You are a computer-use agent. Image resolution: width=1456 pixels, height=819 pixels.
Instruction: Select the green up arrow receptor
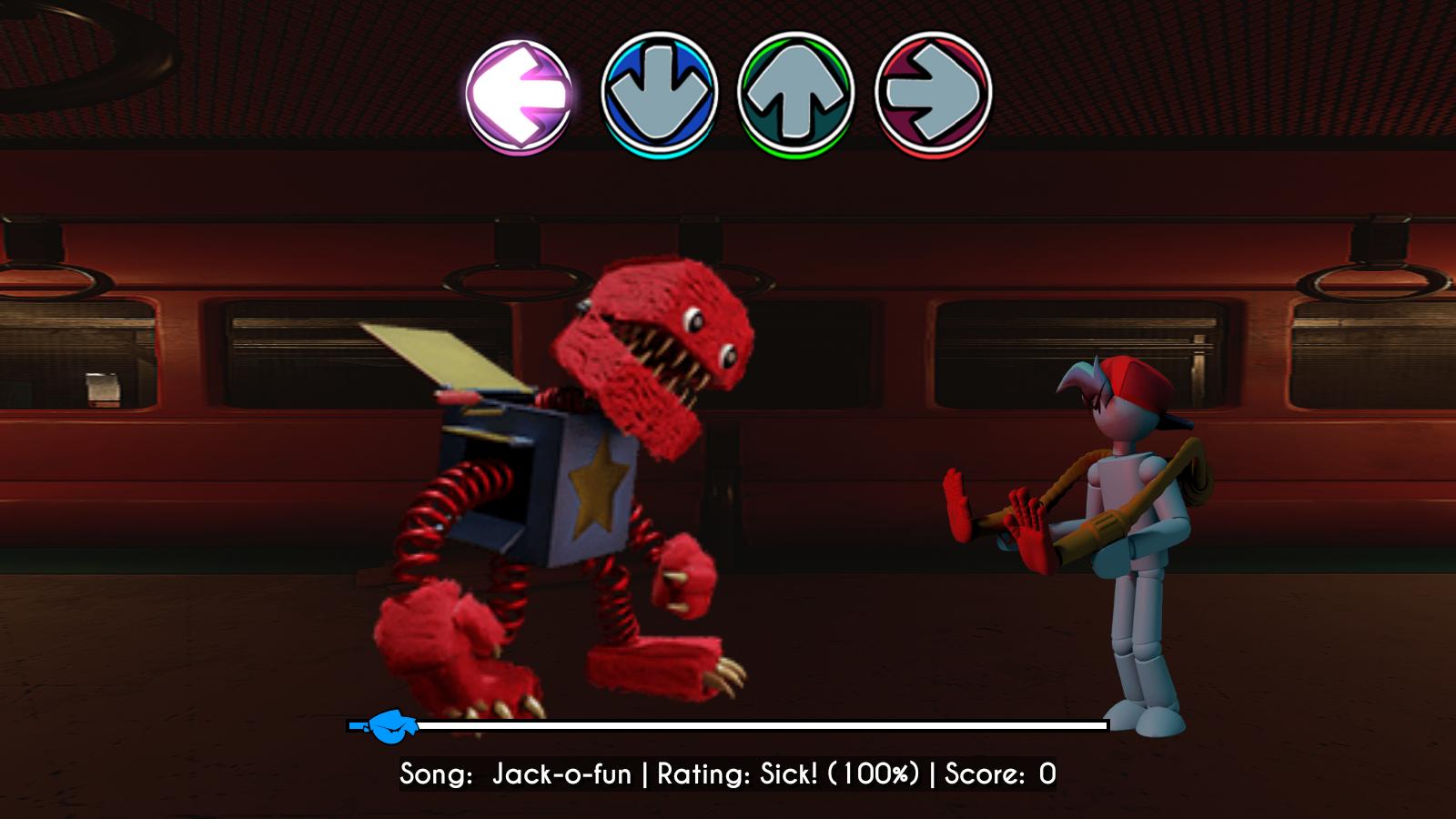coord(796,93)
